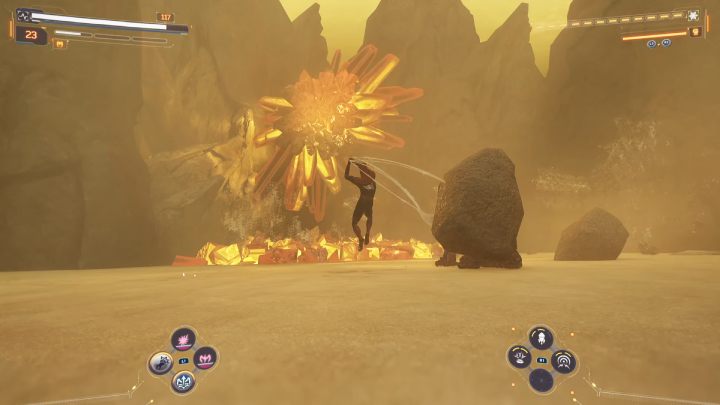
Task: Activate the pink starburst ability
Action: pos(183,341)
